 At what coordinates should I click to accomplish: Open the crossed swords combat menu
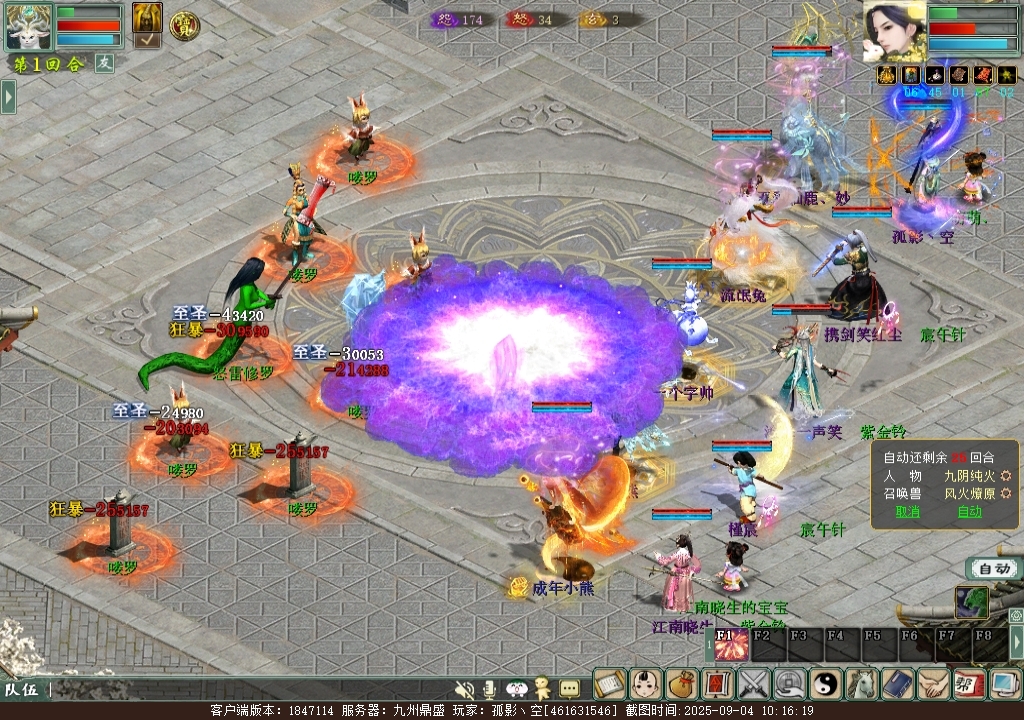click(754, 684)
